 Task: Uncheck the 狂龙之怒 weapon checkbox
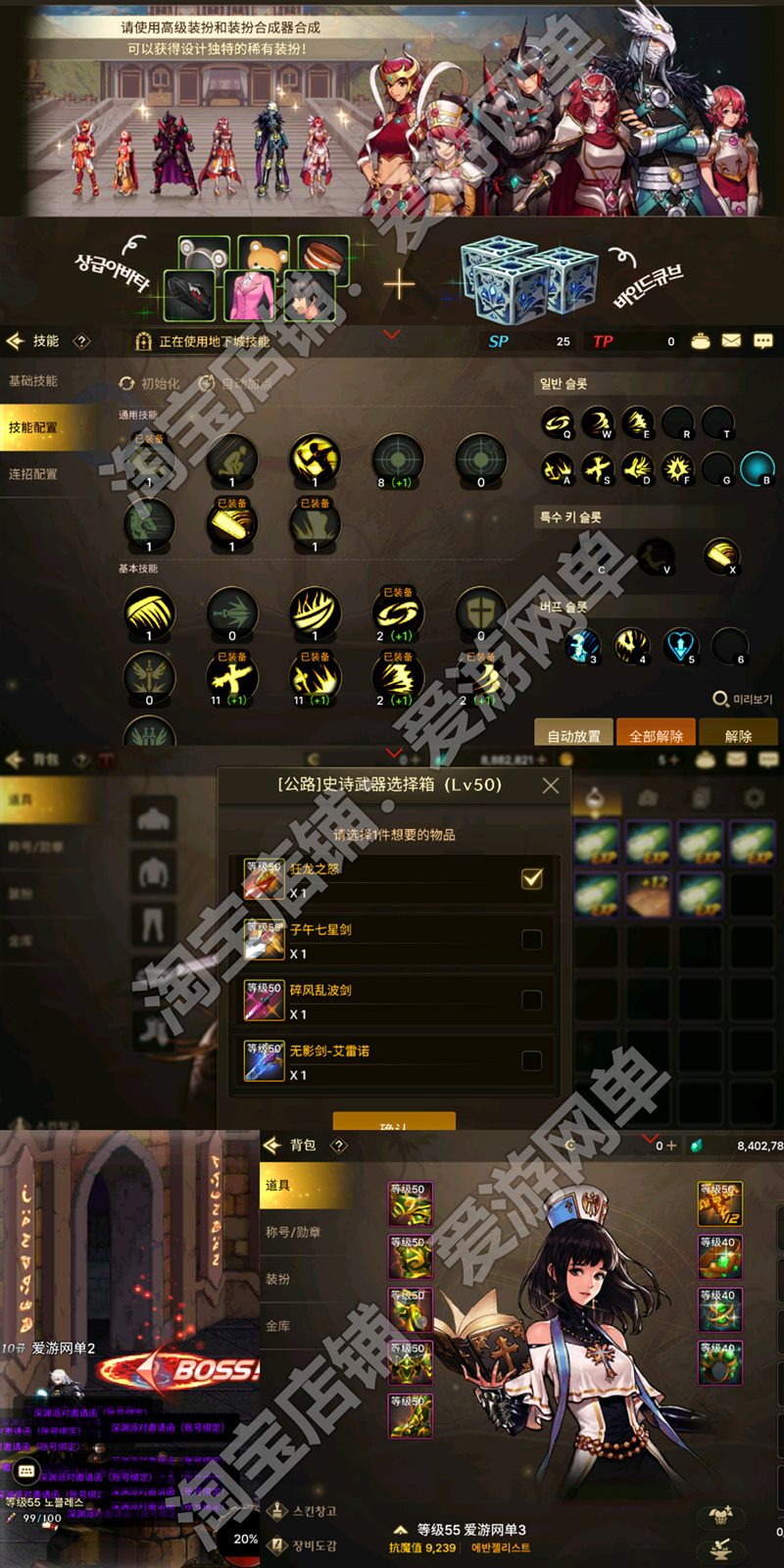point(532,878)
